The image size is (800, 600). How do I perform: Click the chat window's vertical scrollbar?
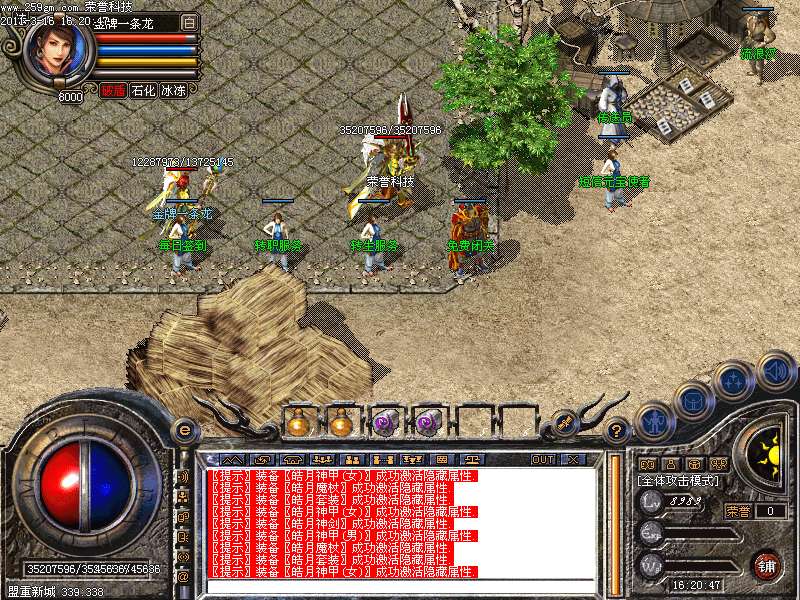[614, 520]
